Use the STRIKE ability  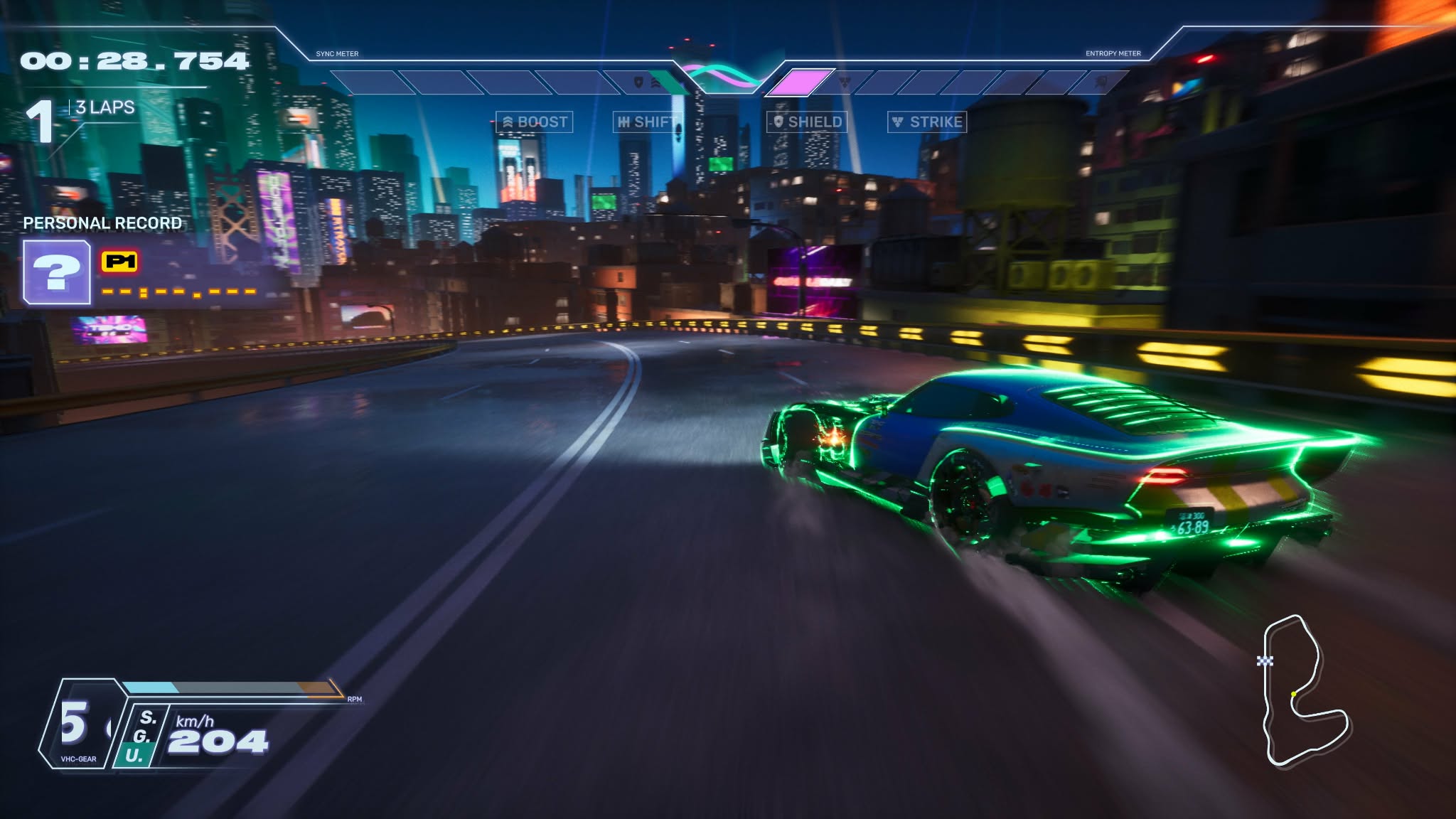point(927,122)
